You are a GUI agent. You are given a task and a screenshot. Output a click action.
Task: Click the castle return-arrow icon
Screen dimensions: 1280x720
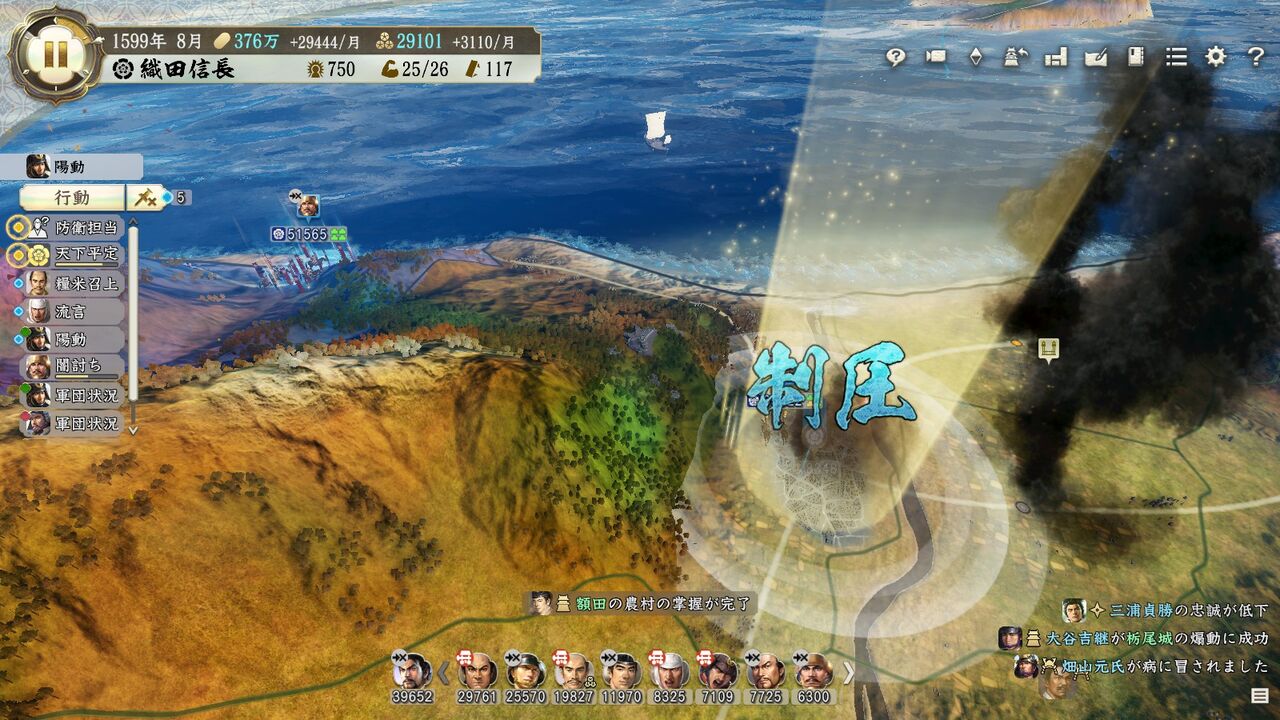click(x=1016, y=57)
